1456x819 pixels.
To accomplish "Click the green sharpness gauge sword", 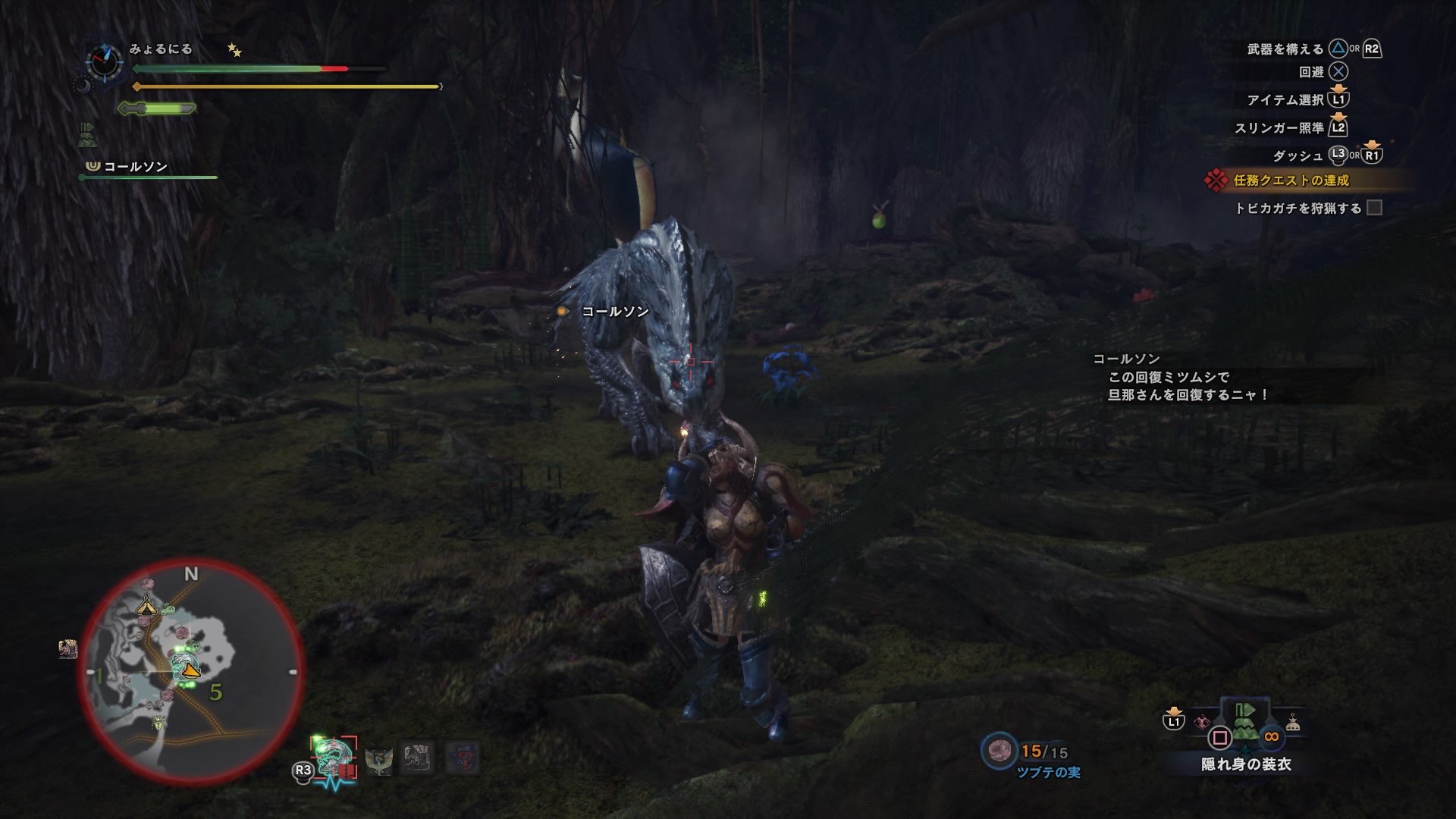I will (155, 108).
